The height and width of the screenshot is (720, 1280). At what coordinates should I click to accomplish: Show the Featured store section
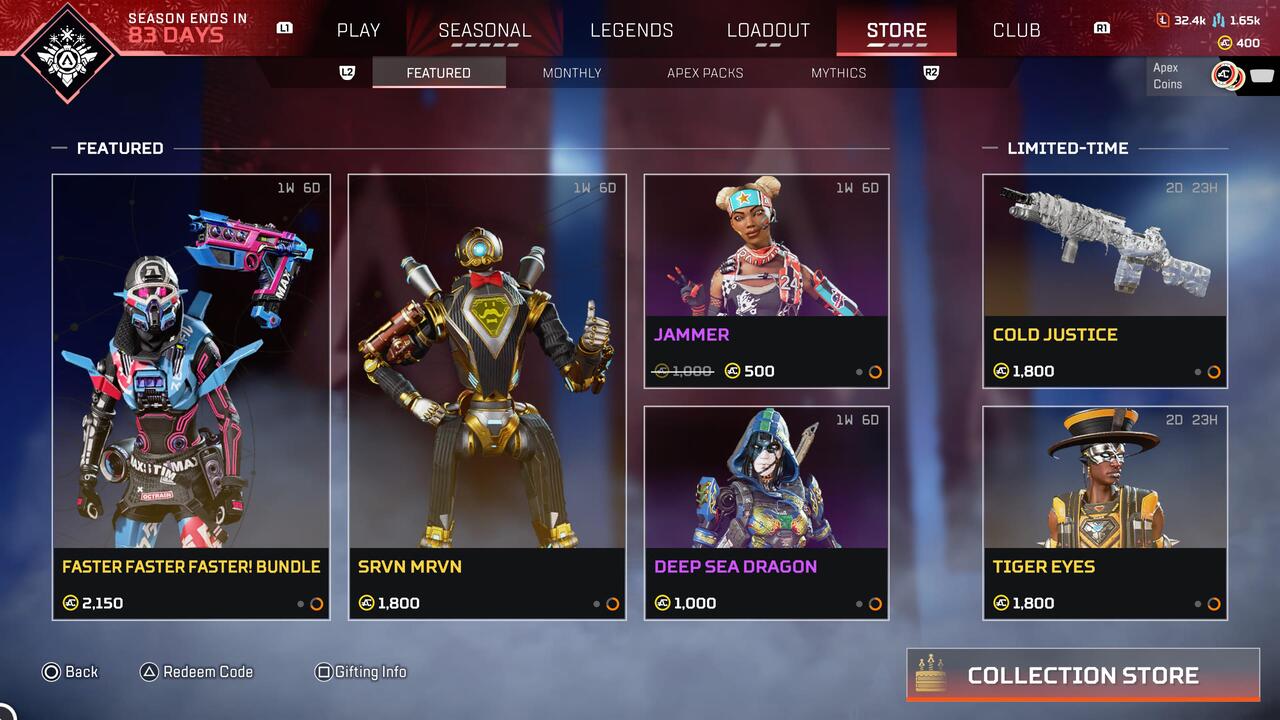438,73
